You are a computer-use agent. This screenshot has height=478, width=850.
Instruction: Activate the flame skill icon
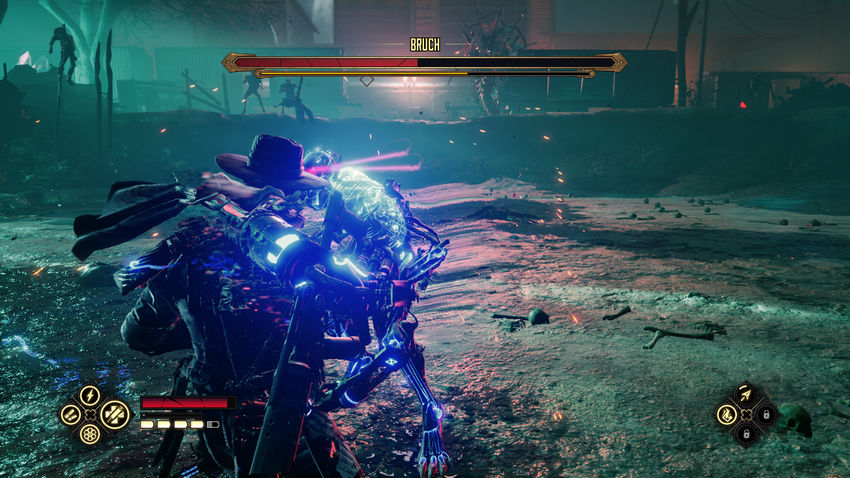[727, 414]
